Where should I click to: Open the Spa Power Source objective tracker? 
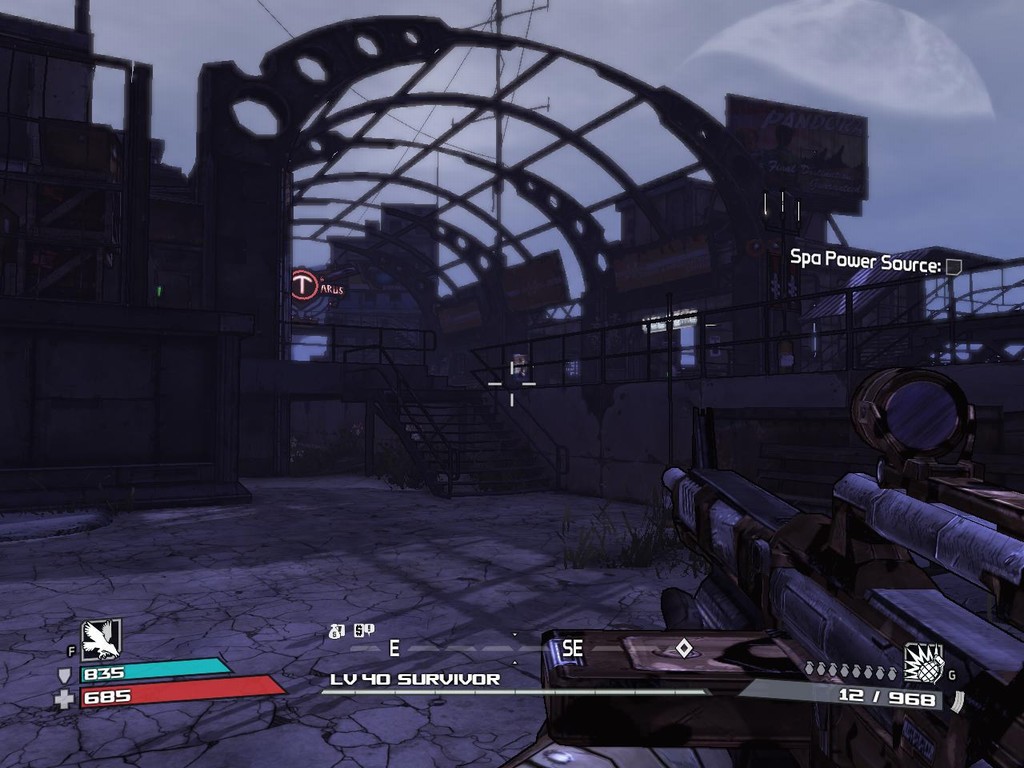pyautogui.click(x=865, y=263)
